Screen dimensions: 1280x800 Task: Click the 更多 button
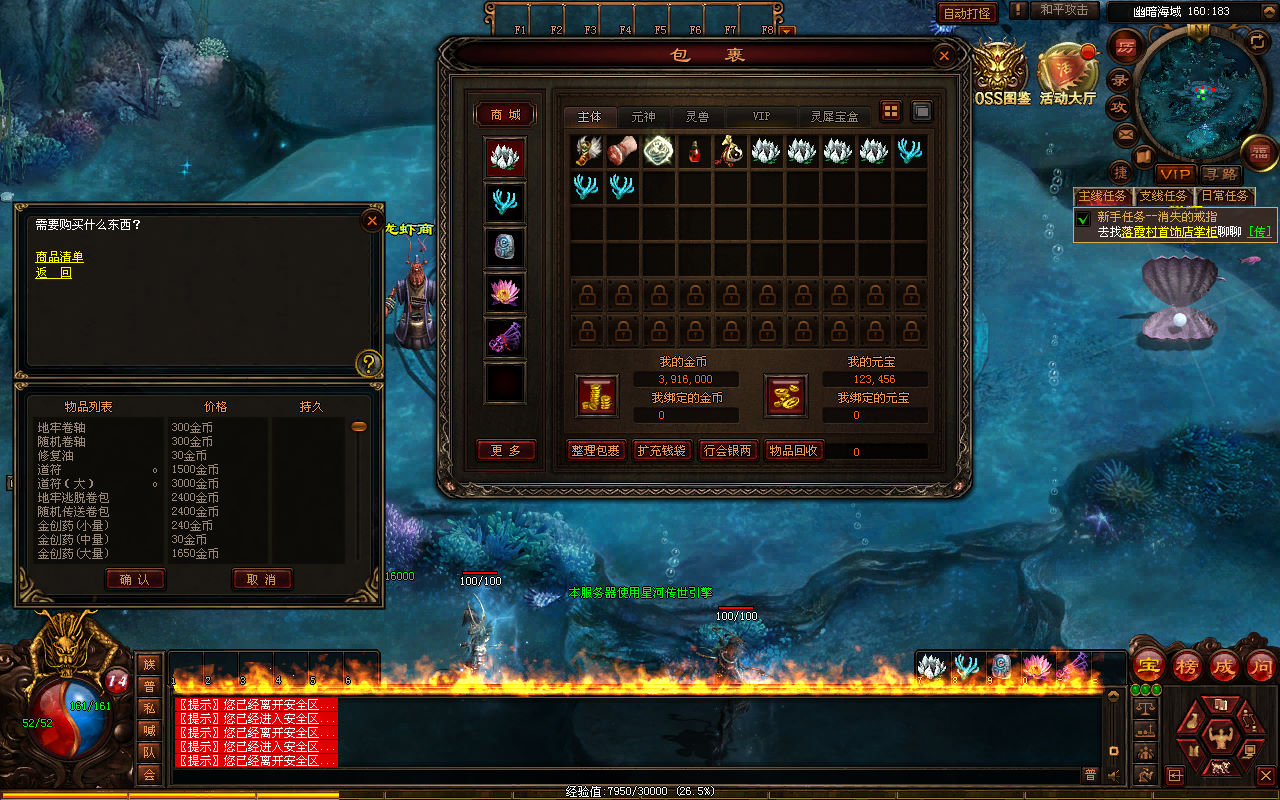506,451
